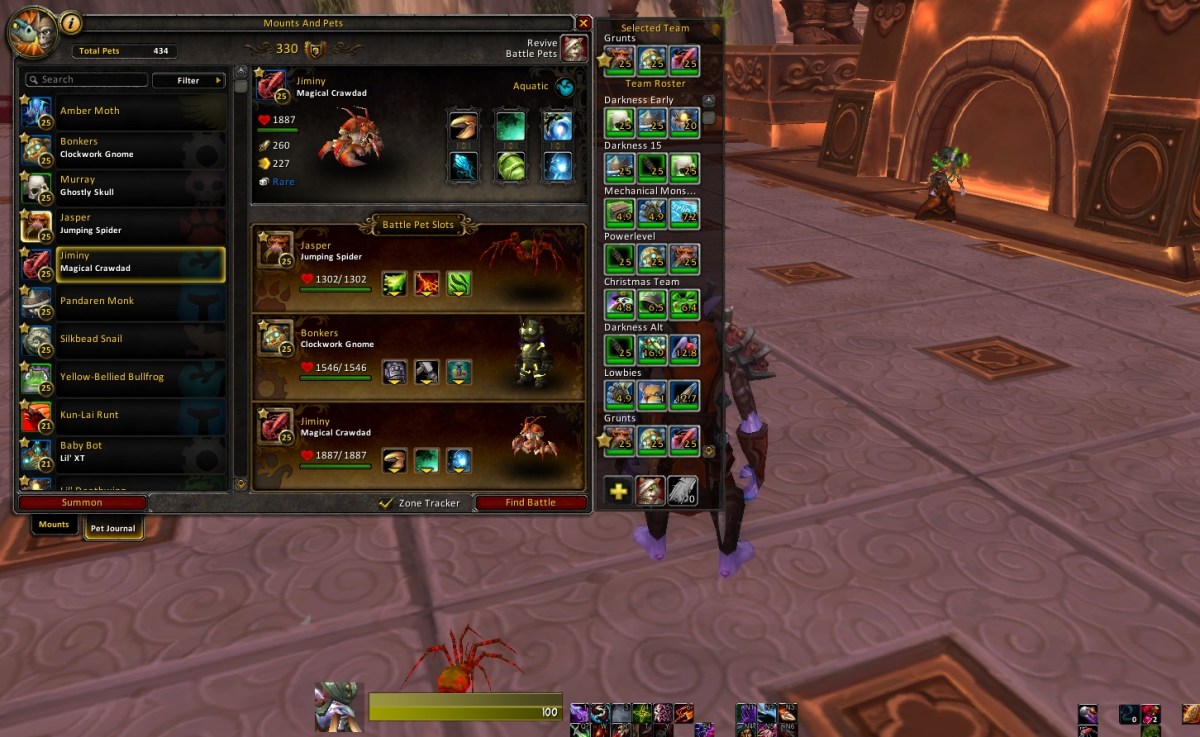The image size is (1200, 737).
Task: Click the yellow plus add-team button
Action: tap(619, 491)
